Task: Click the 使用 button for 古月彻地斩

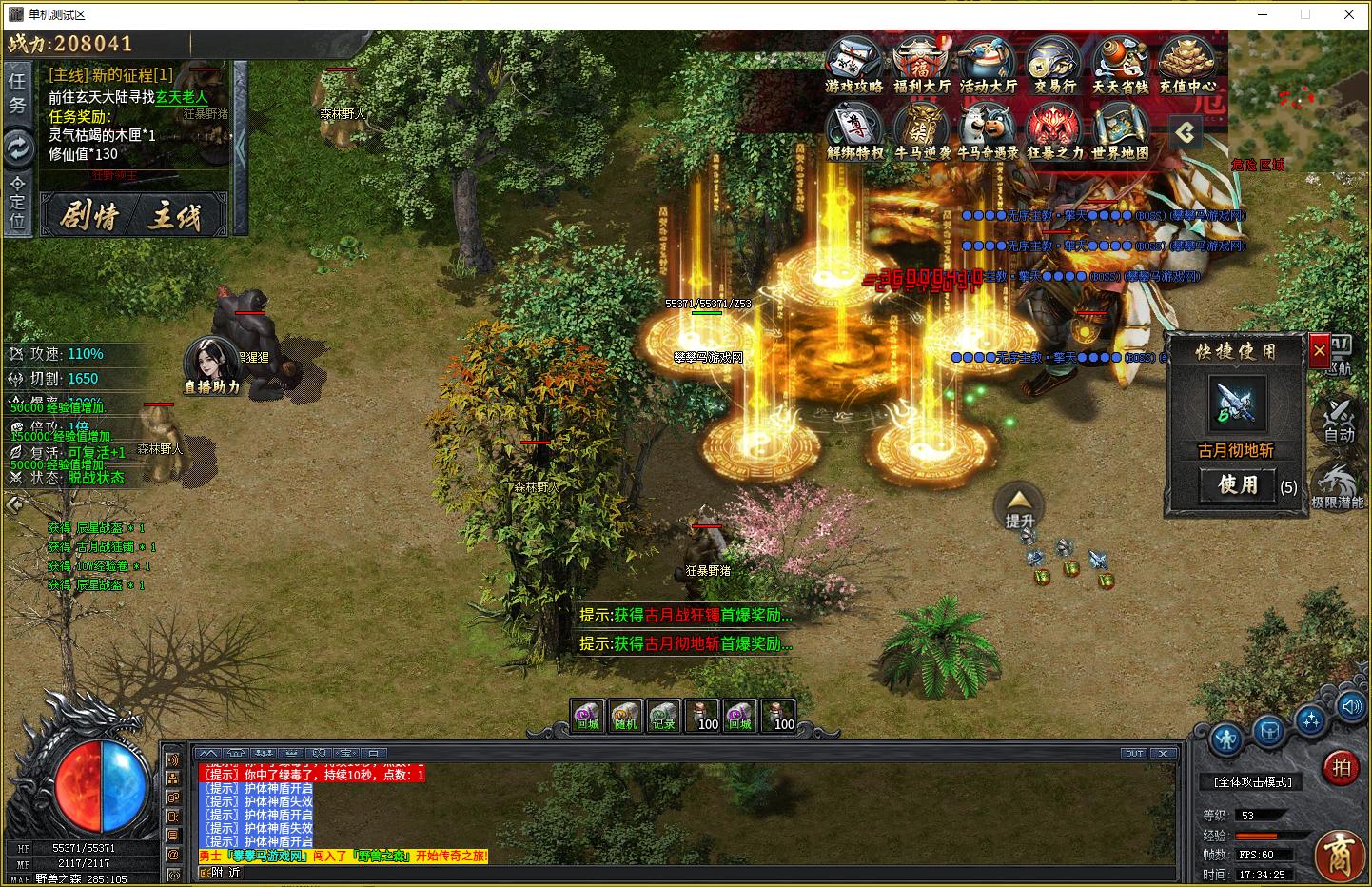Action: [x=1237, y=485]
